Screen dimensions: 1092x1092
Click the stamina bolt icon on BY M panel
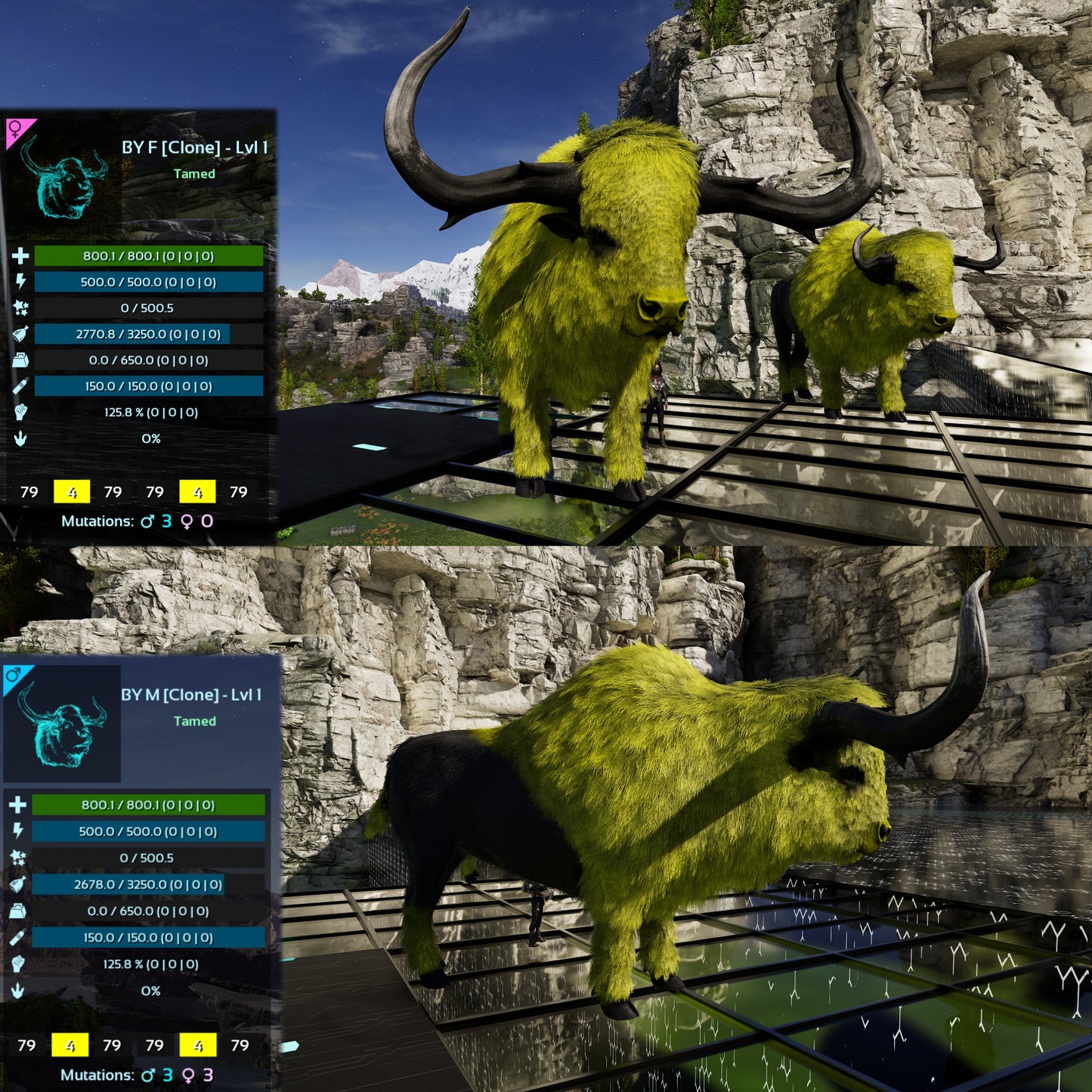[x=18, y=831]
